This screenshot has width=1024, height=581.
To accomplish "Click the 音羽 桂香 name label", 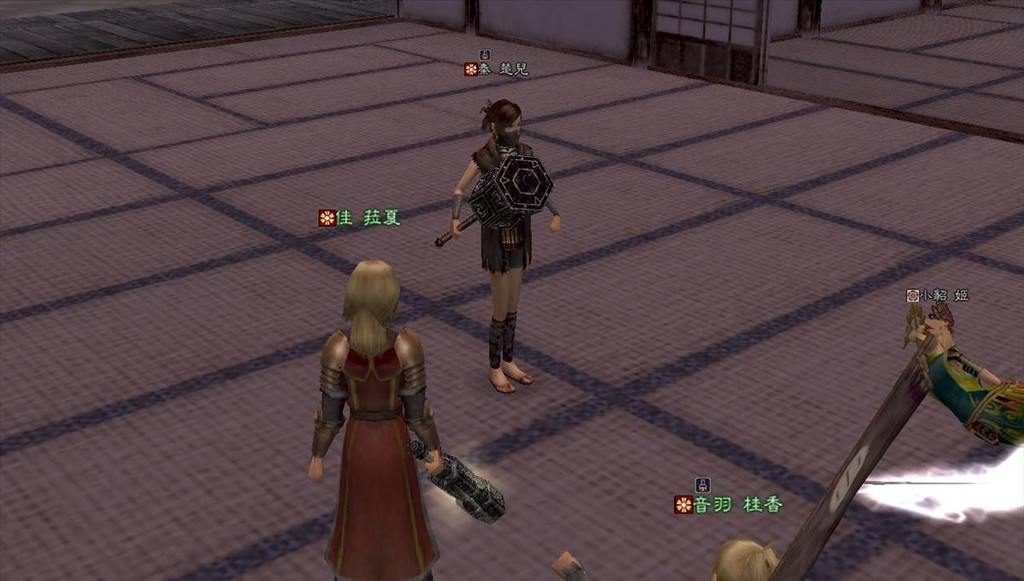I will tap(729, 505).
